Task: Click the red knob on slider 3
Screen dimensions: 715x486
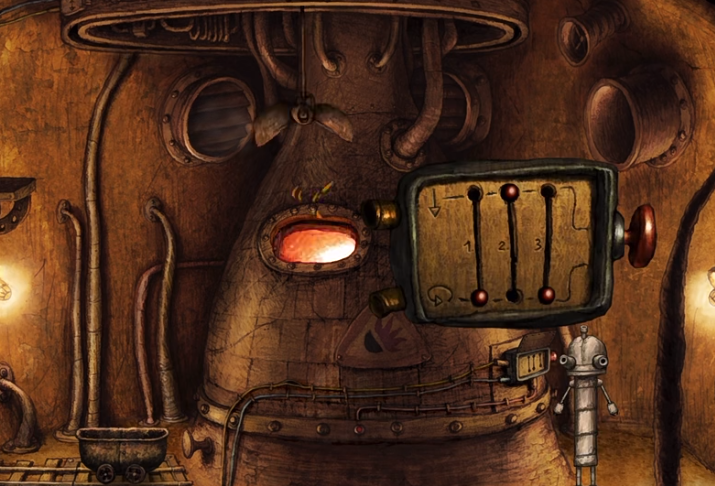Action: click(x=546, y=295)
